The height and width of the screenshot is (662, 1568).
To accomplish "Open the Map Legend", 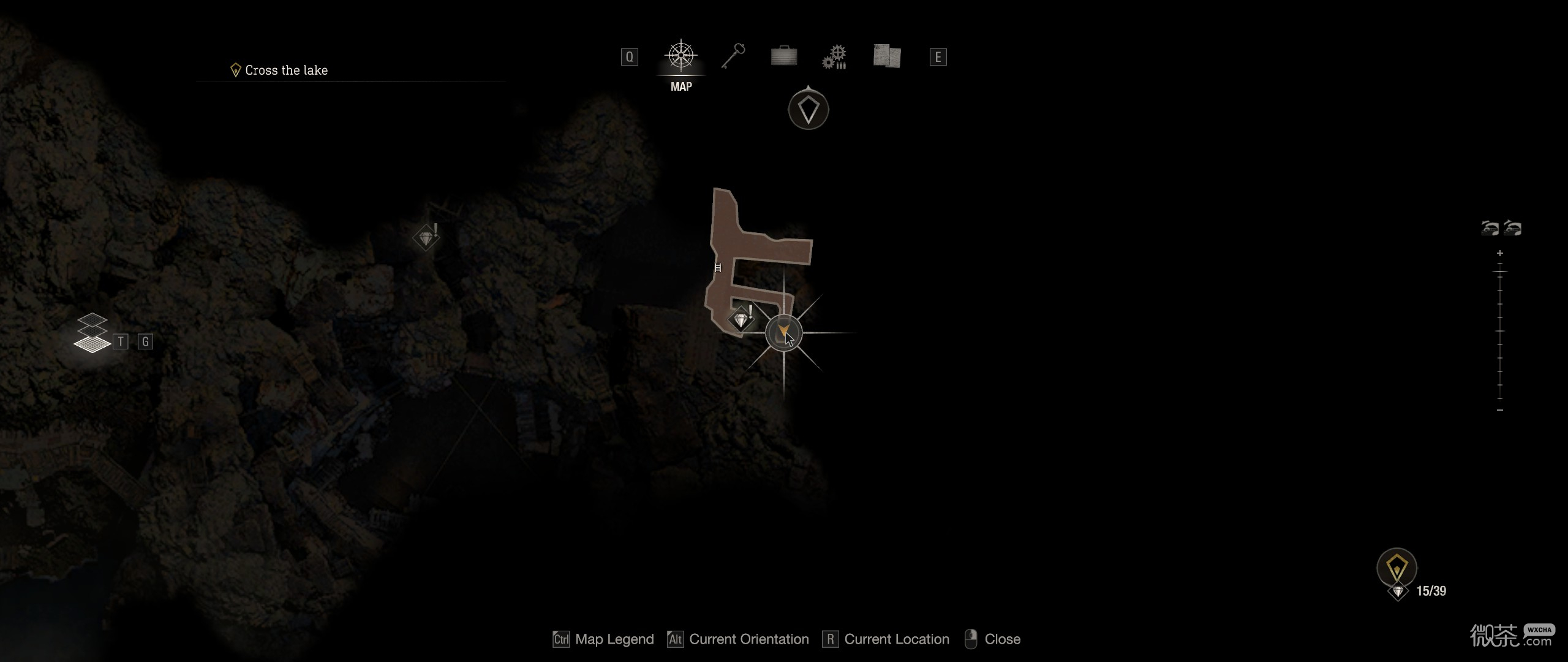I will (x=603, y=639).
